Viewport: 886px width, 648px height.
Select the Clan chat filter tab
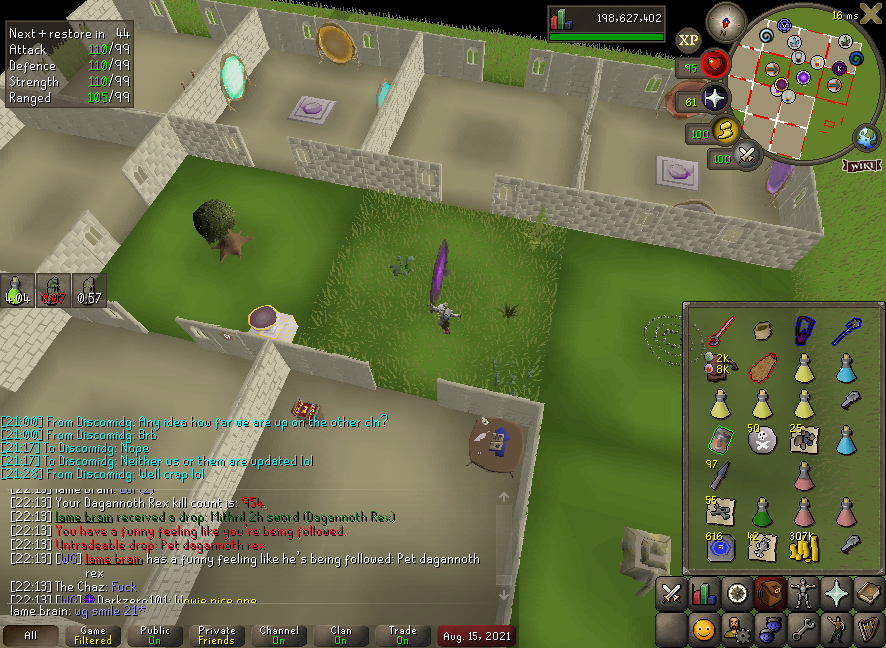[x=341, y=635]
